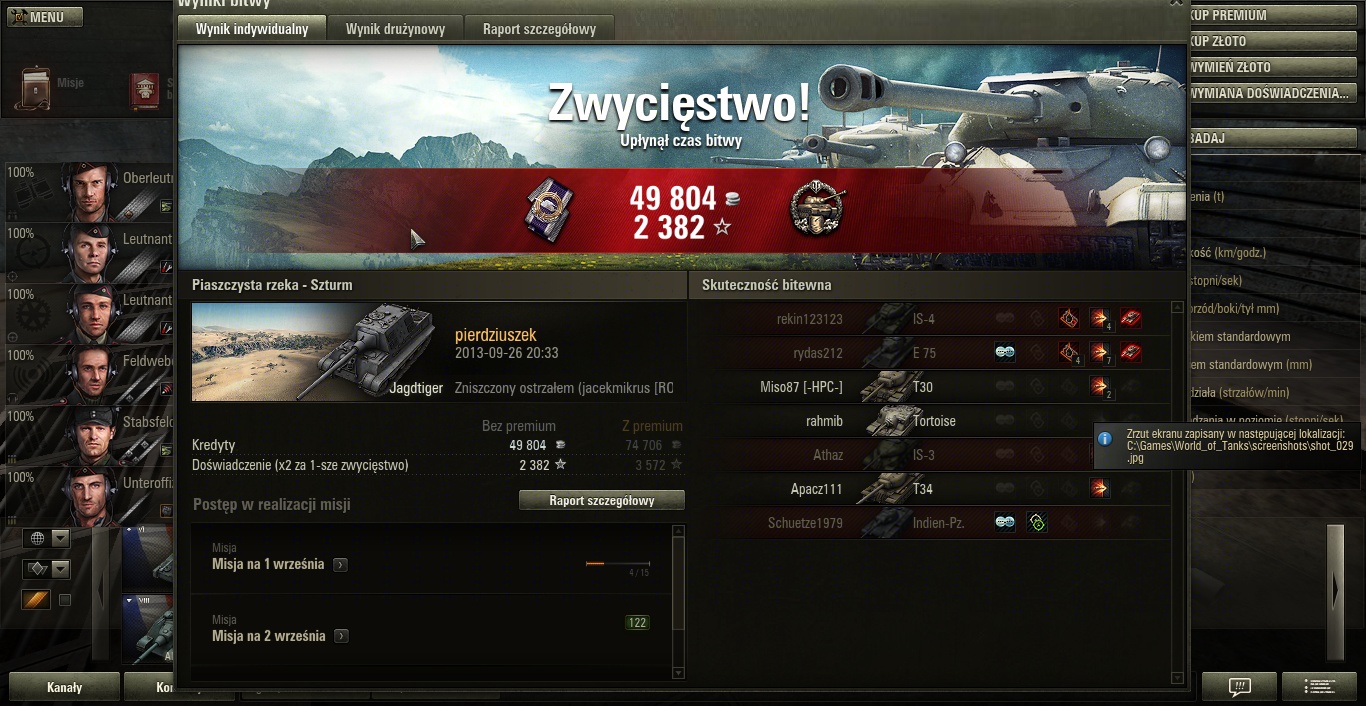Open the MENU button
1366x706 pixels.
click(x=45, y=17)
